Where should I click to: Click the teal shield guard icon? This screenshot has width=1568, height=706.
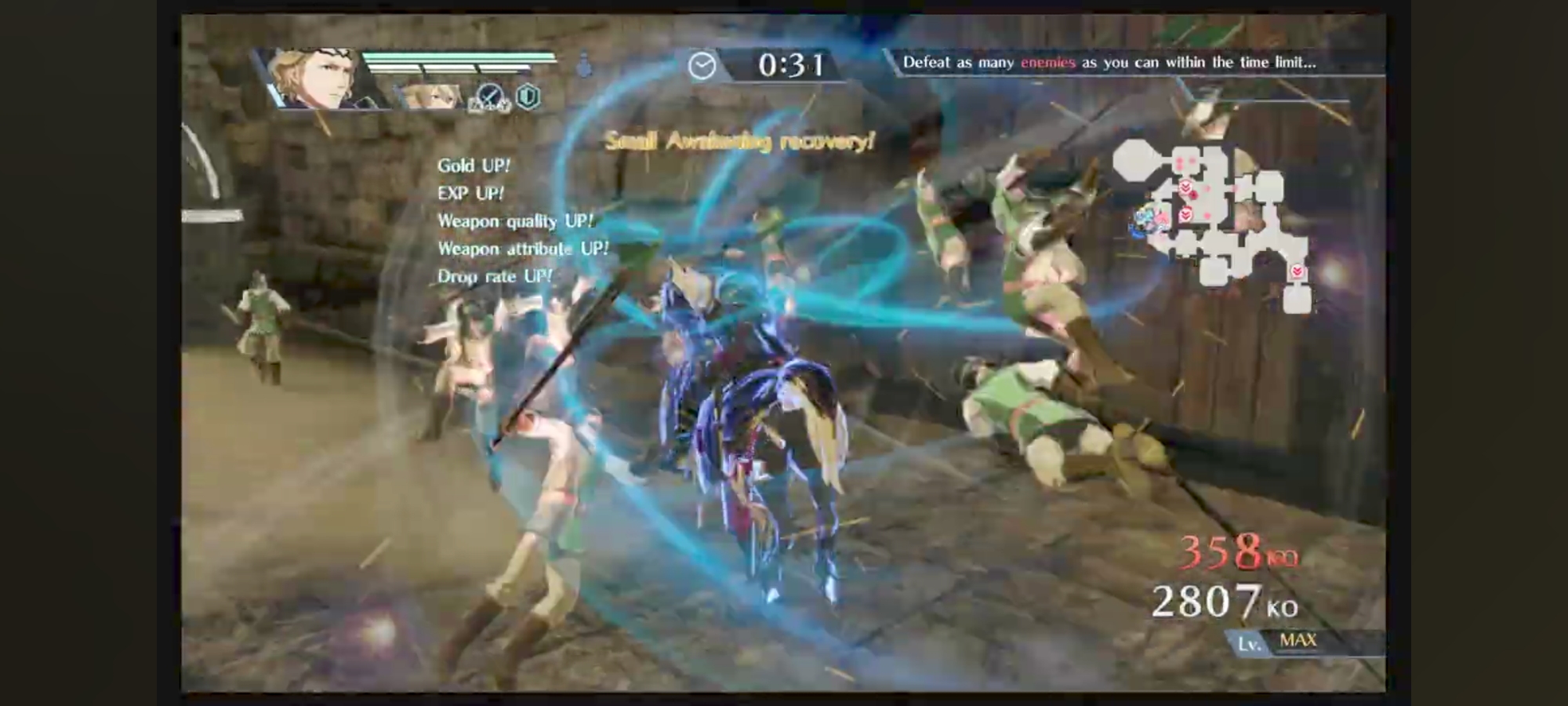528,96
